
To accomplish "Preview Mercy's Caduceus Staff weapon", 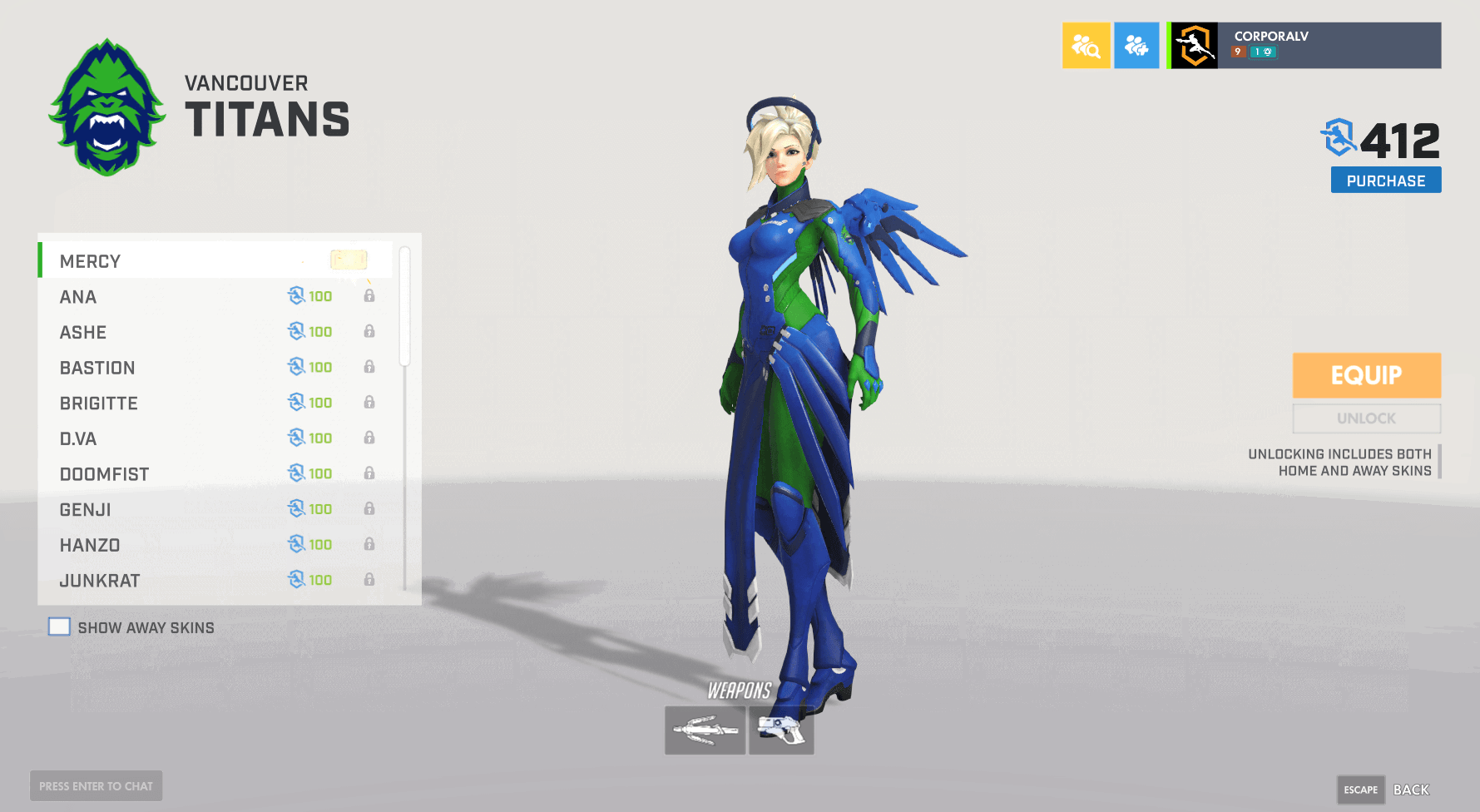I will point(705,730).
